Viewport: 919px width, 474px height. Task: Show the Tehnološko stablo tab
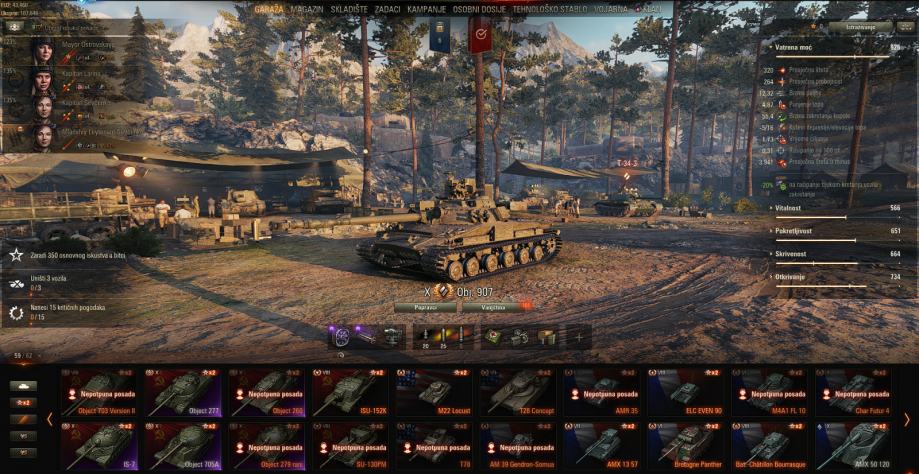549,8
